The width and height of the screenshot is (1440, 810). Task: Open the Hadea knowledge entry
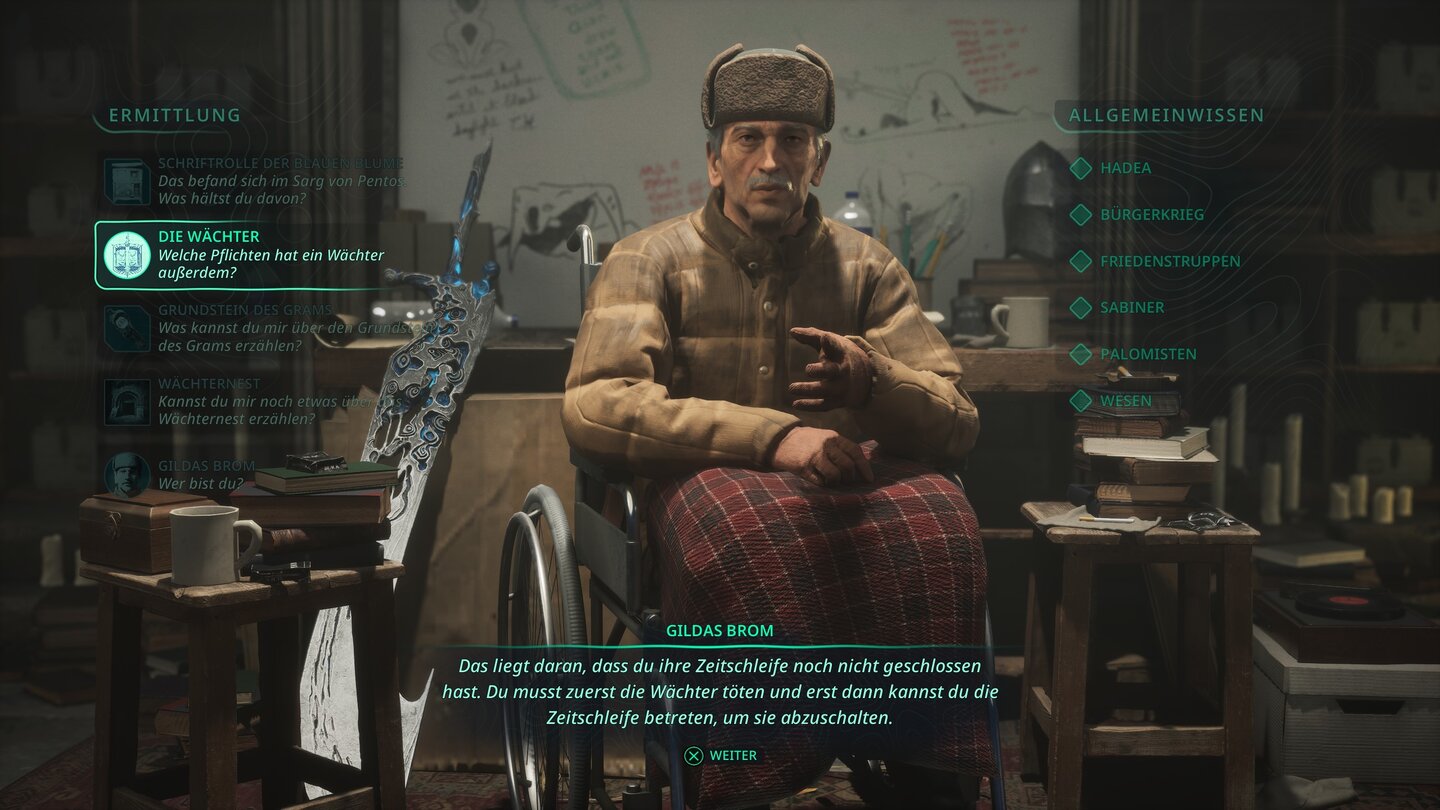click(x=1125, y=168)
